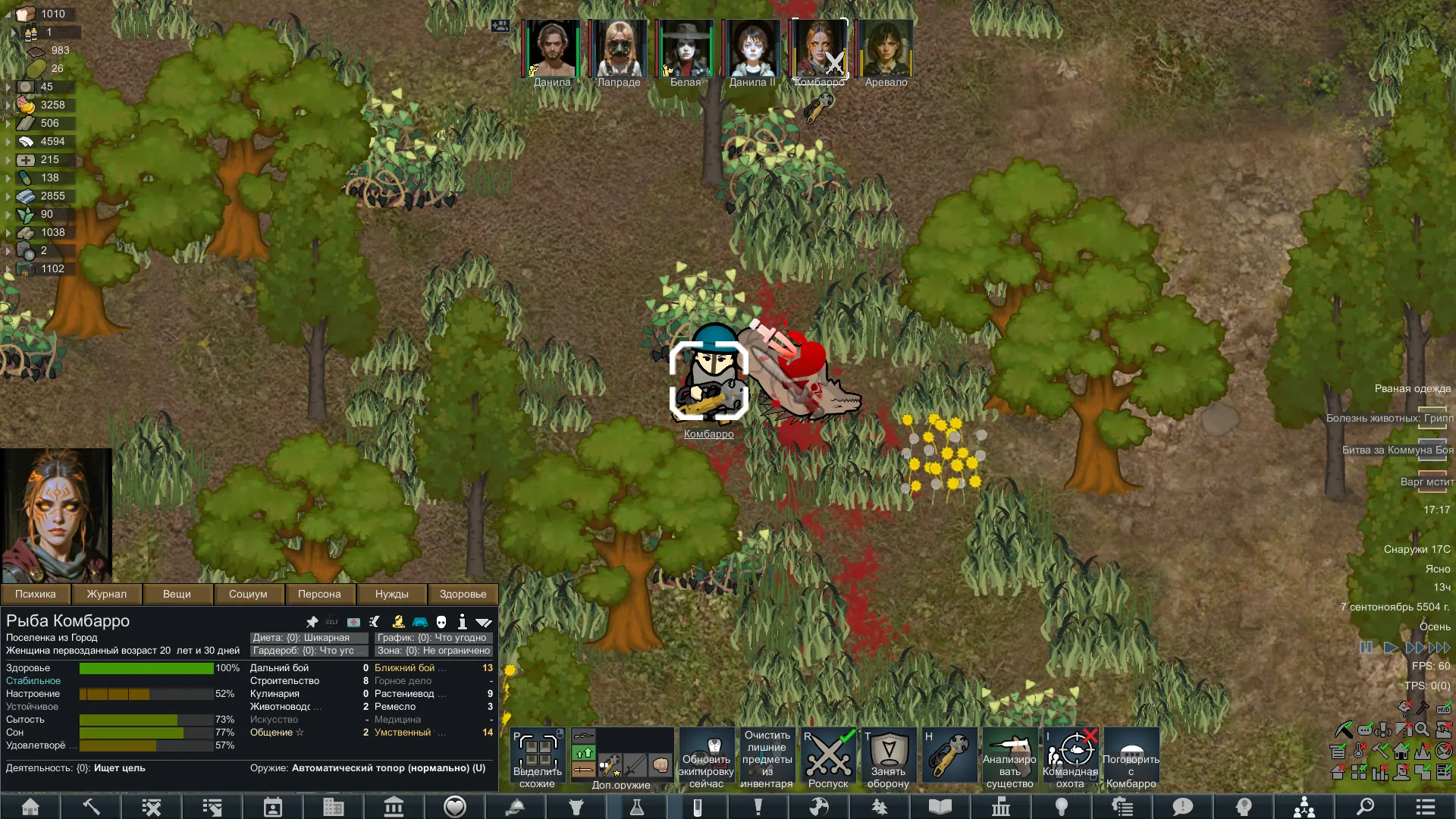This screenshot has width=1456, height=819.
Task: Click Выделить схожие command
Action: pos(538,758)
